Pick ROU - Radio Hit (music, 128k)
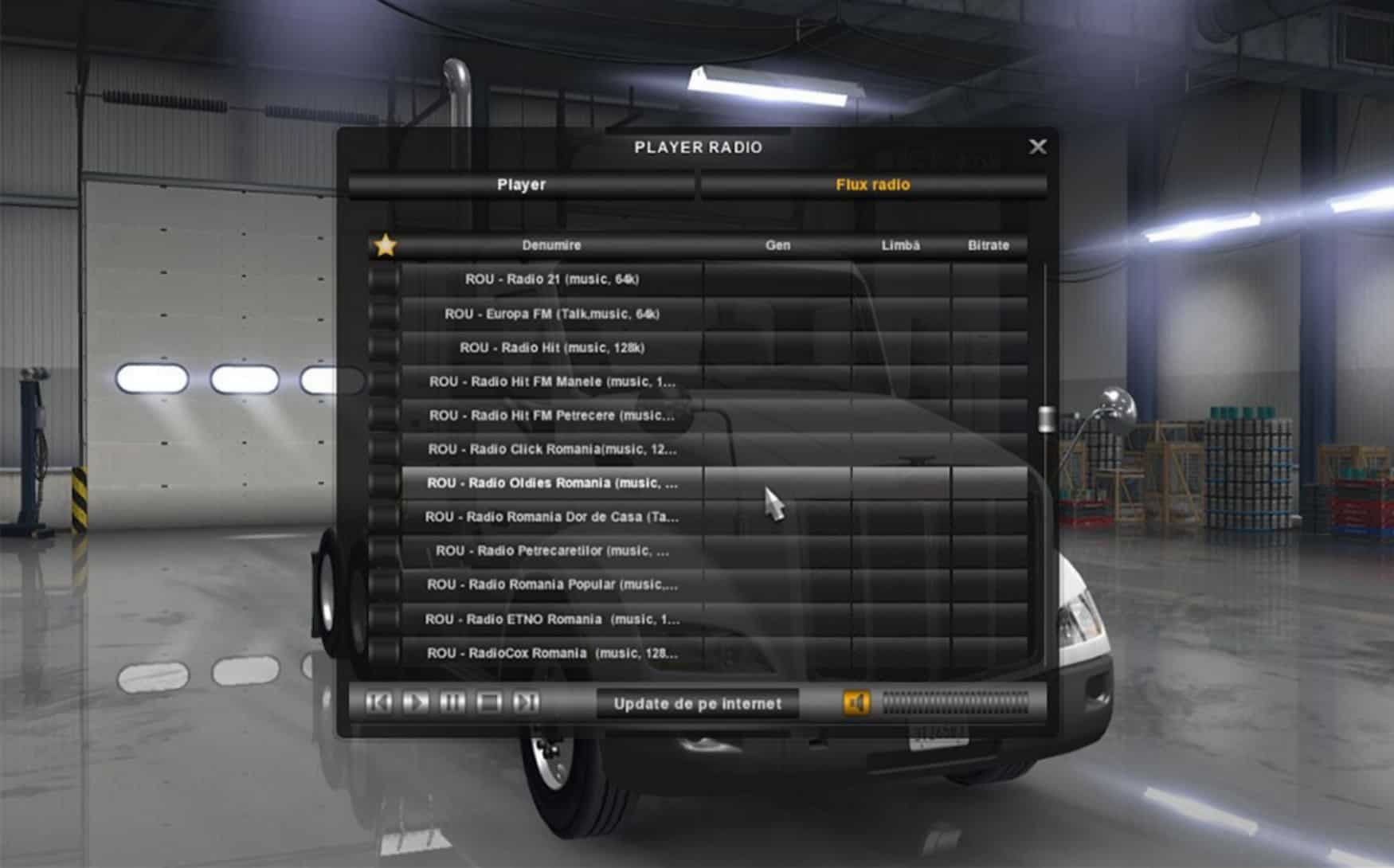Viewport: 1394px width, 868px height. 551,348
